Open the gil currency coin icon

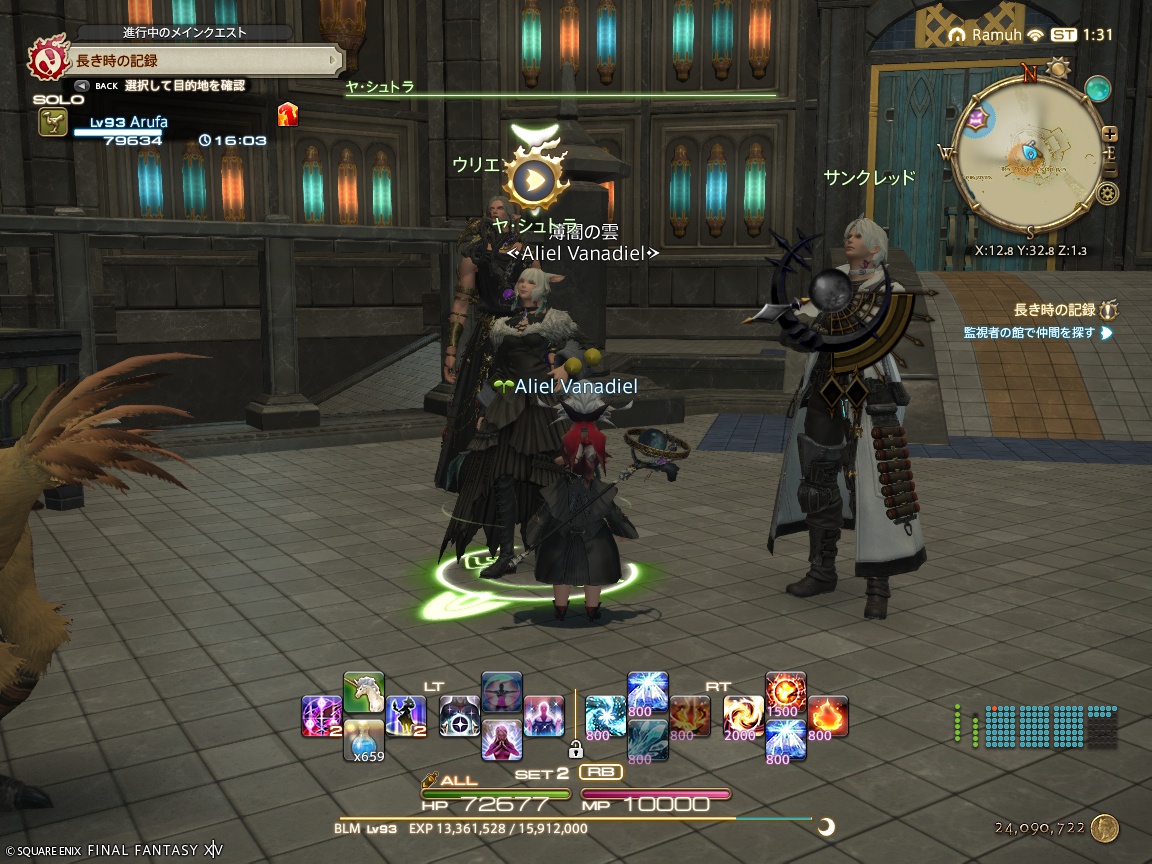pyautogui.click(x=1104, y=828)
